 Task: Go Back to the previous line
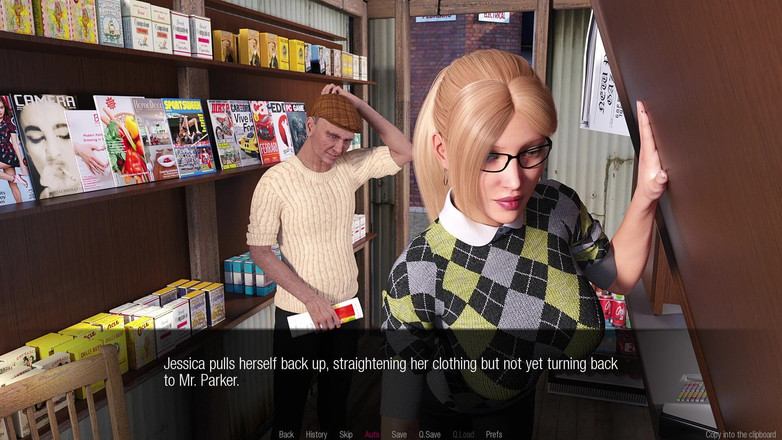point(286,434)
